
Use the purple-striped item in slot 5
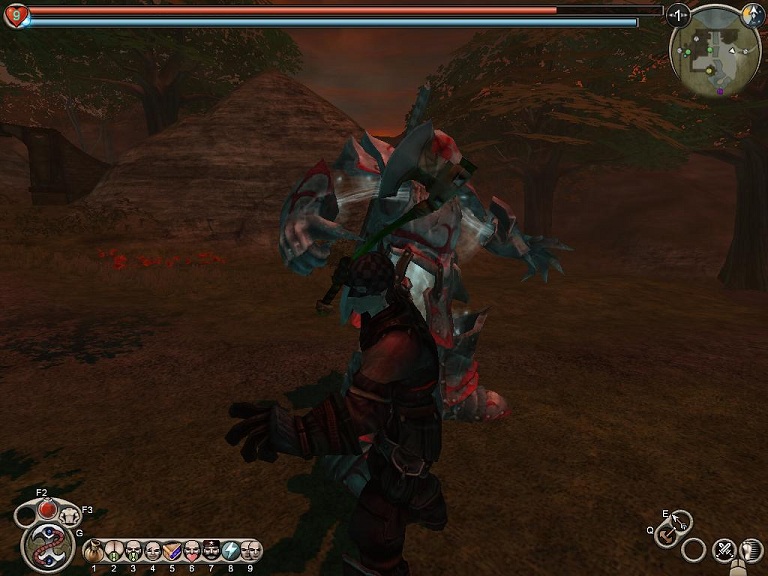pos(172,550)
